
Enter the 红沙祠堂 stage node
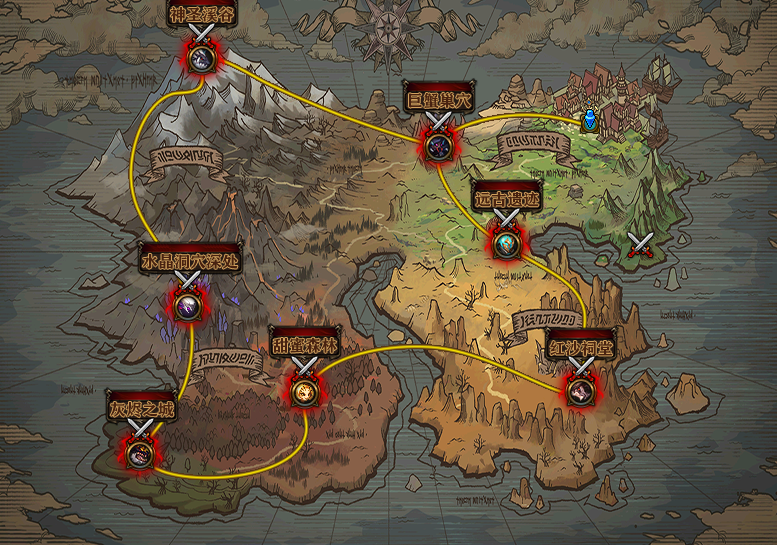coord(580,390)
